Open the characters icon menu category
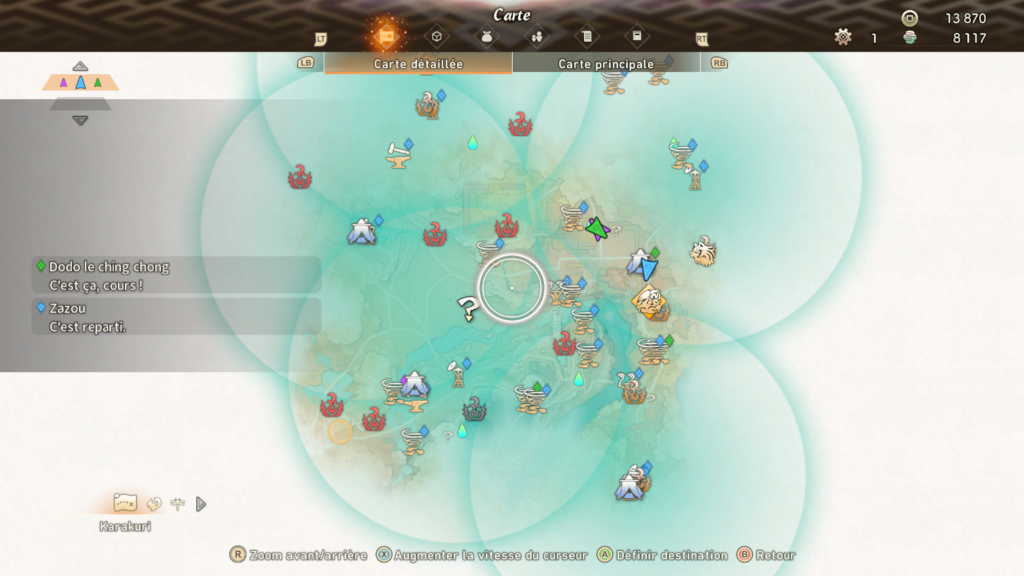Image resolution: width=1024 pixels, height=576 pixels. [537, 37]
